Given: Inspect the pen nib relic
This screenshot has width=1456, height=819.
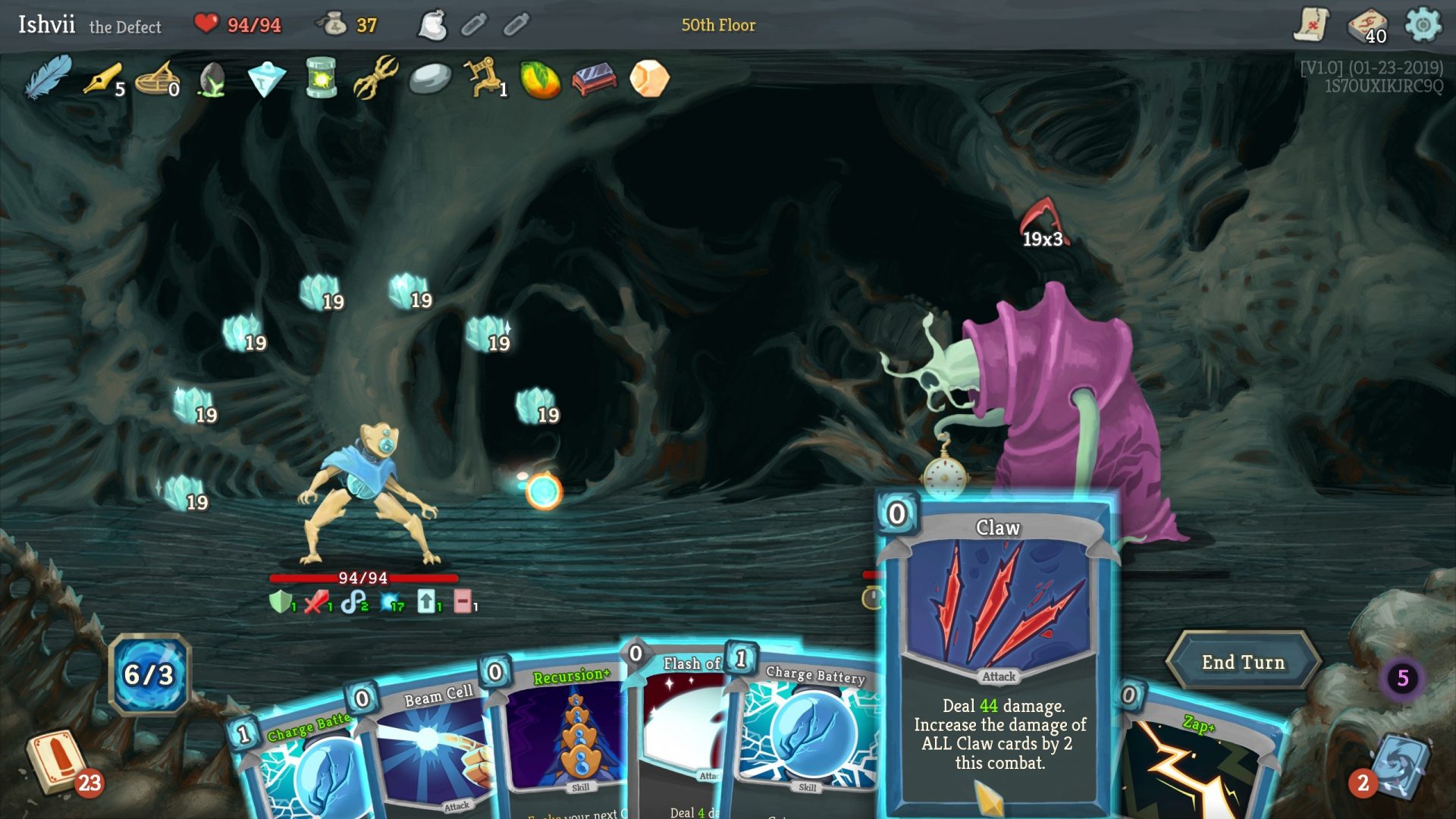Looking at the screenshot, I should pyautogui.click(x=102, y=78).
